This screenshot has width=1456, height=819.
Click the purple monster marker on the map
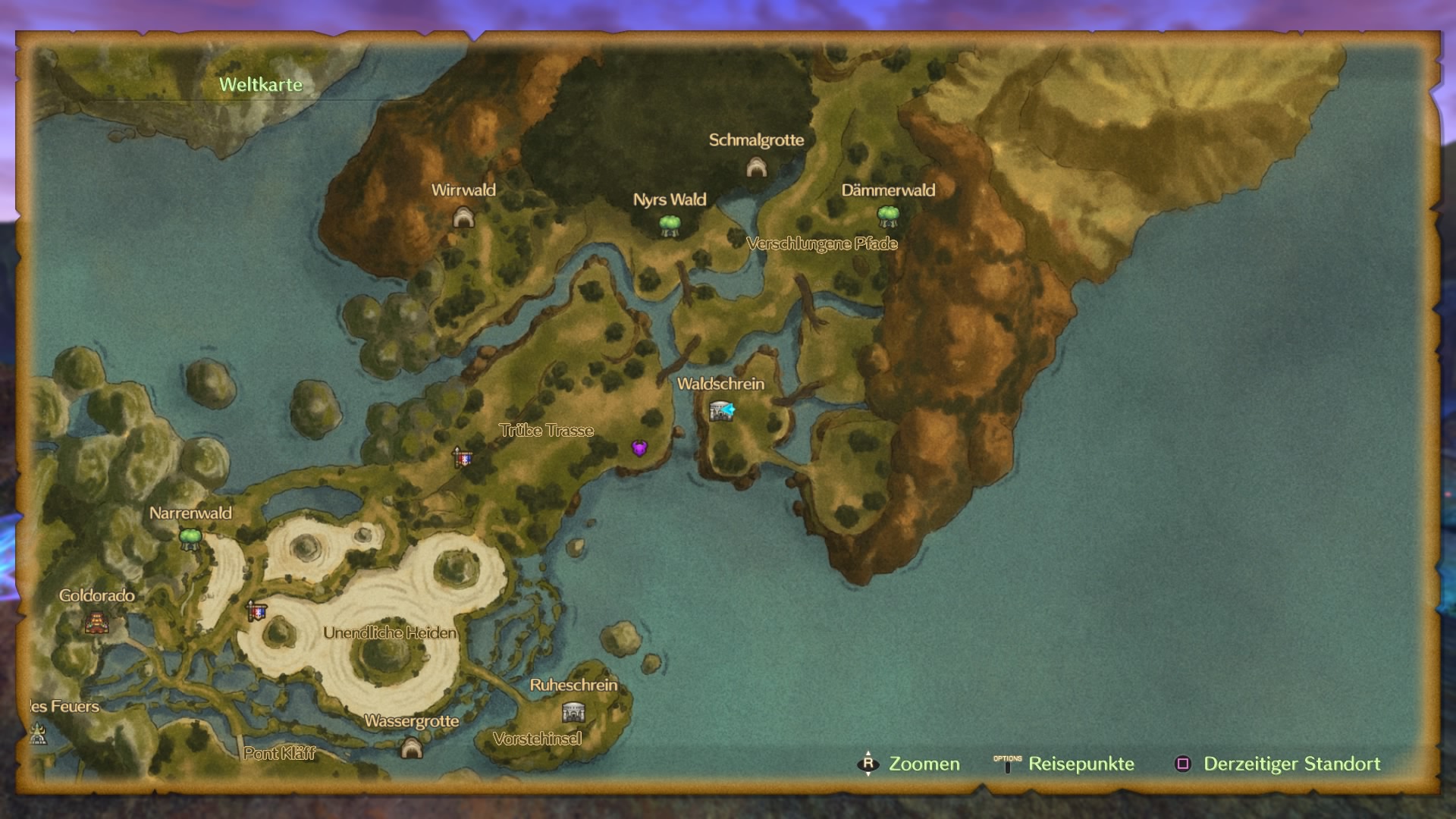coord(639,448)
